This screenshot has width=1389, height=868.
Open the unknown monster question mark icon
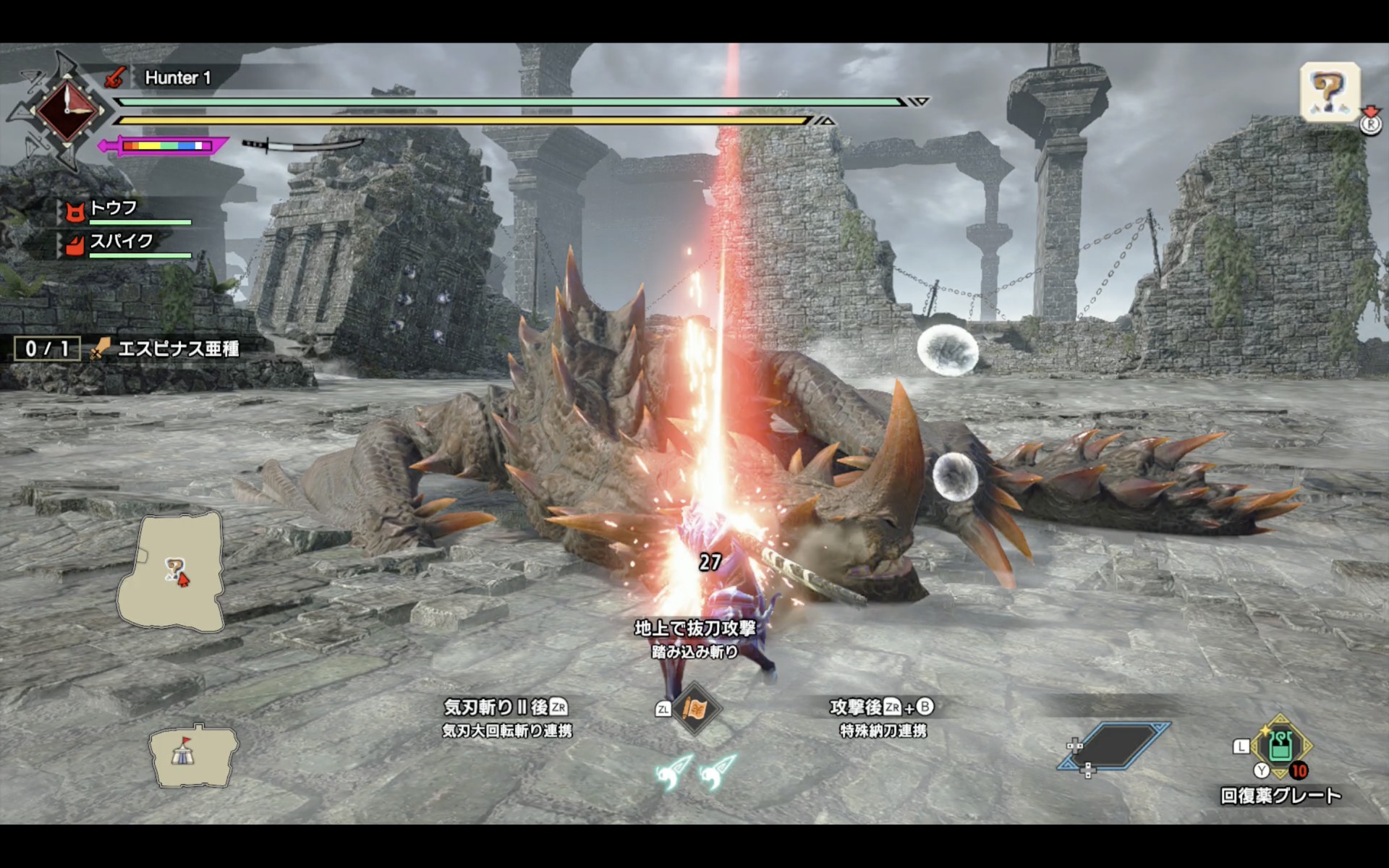click(1330, 92)
